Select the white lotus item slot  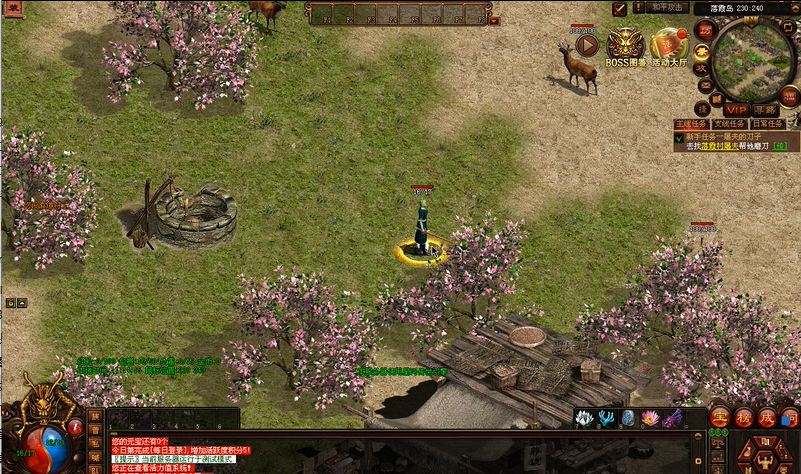[584, 418]
